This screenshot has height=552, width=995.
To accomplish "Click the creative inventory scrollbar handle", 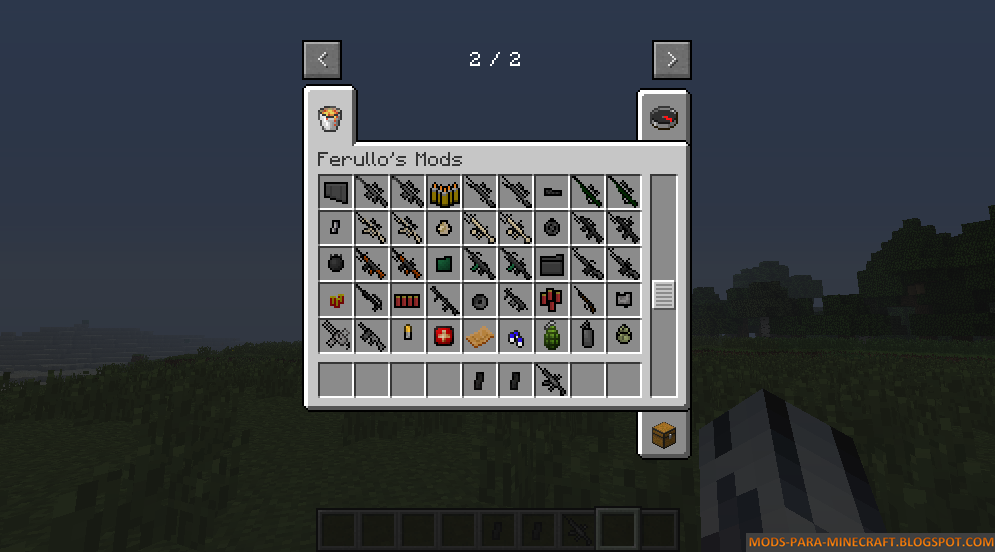I will (x=664, y=295).
